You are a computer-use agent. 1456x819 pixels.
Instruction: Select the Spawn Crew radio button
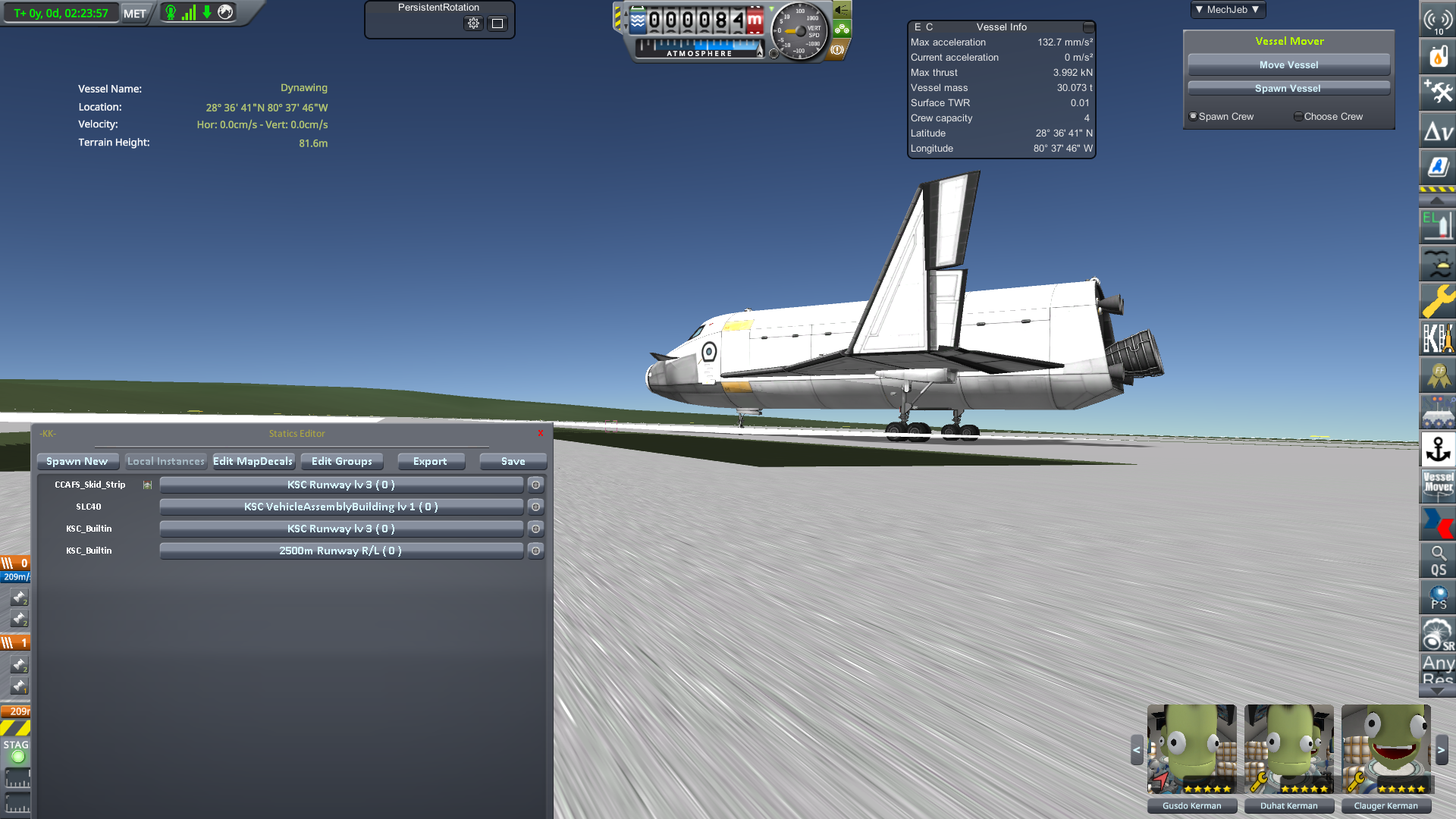pos(1193,116)
